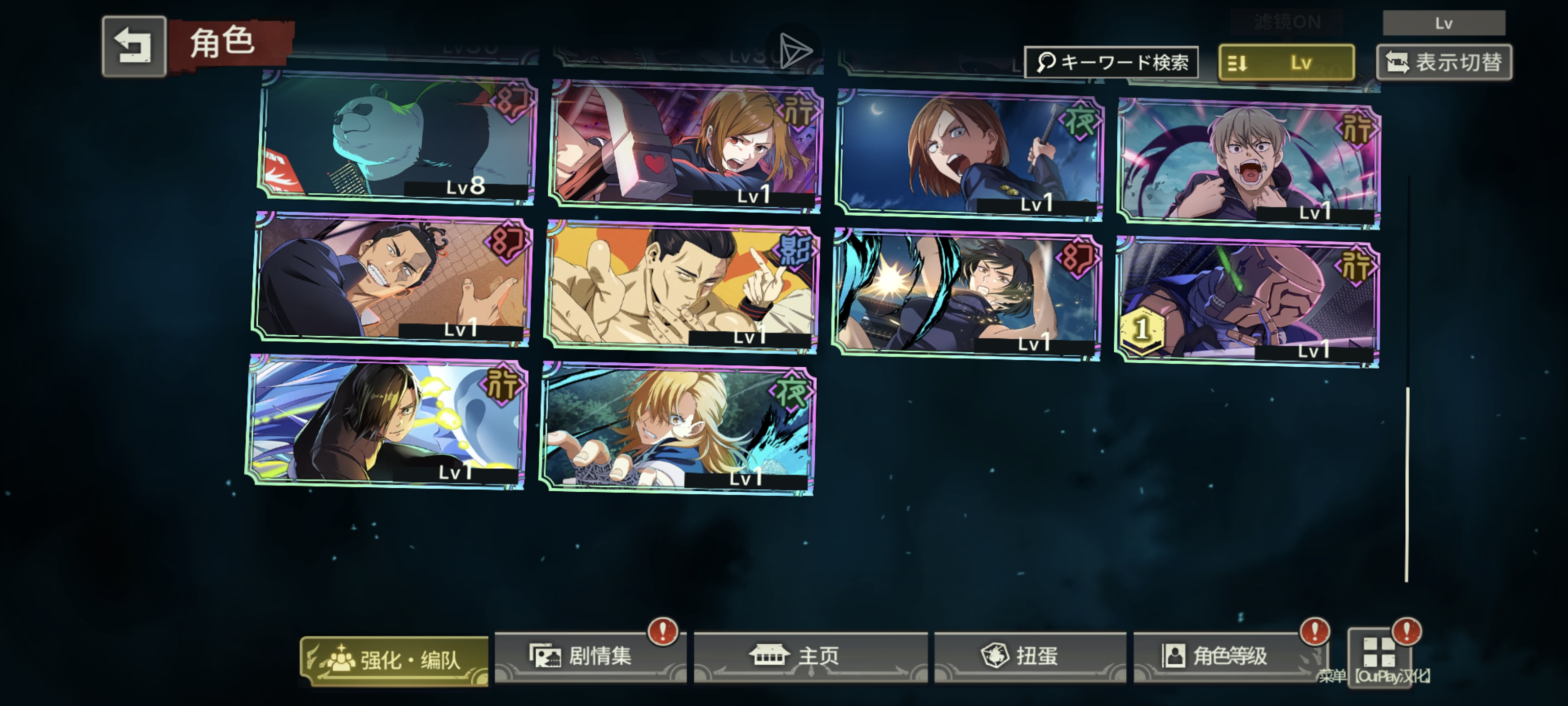Toggle the 表示切替 display switch
This screenshot has height=706, width=1568.
[1444, 62]
